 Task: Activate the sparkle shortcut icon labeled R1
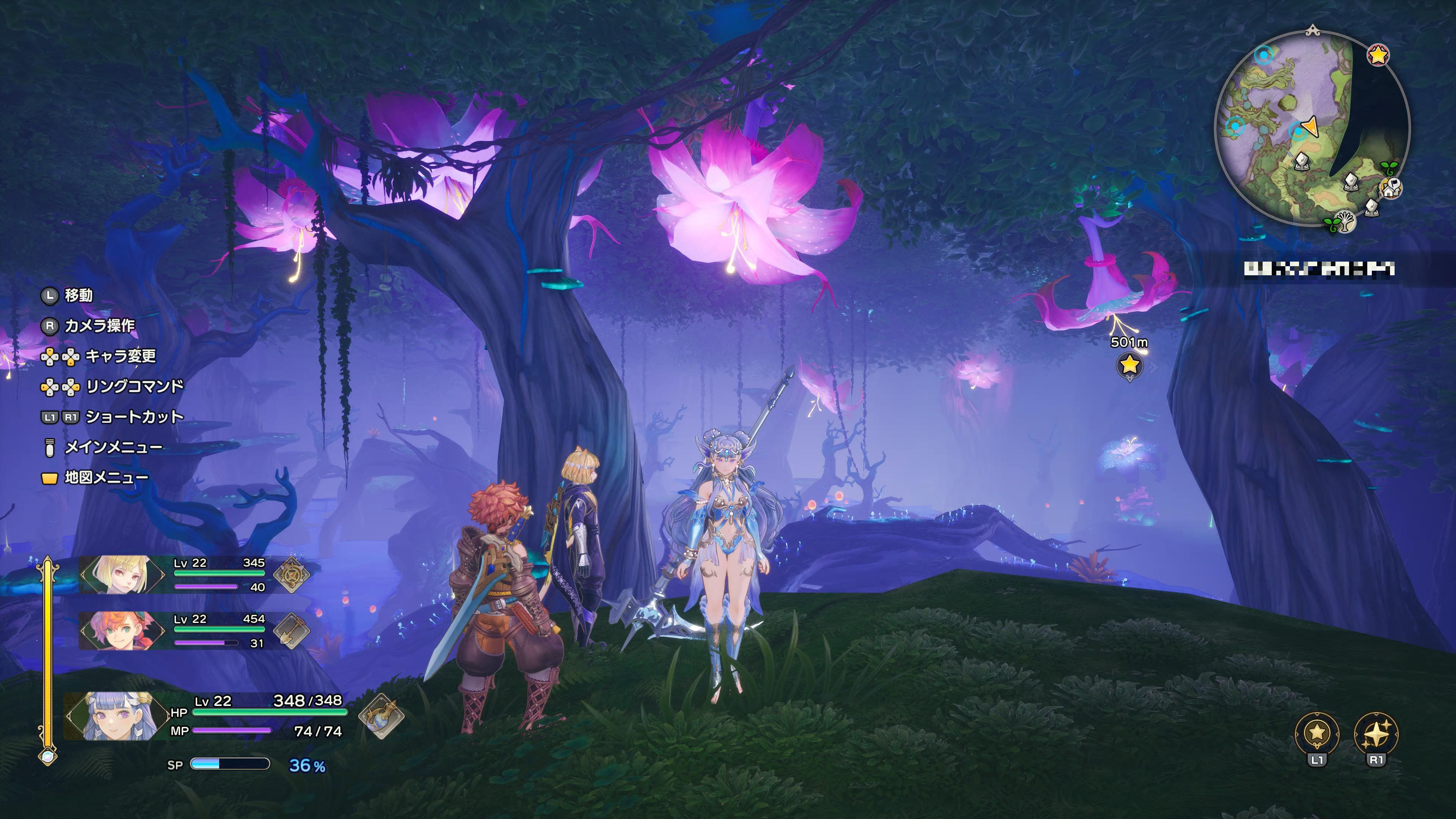point(1376,734)
